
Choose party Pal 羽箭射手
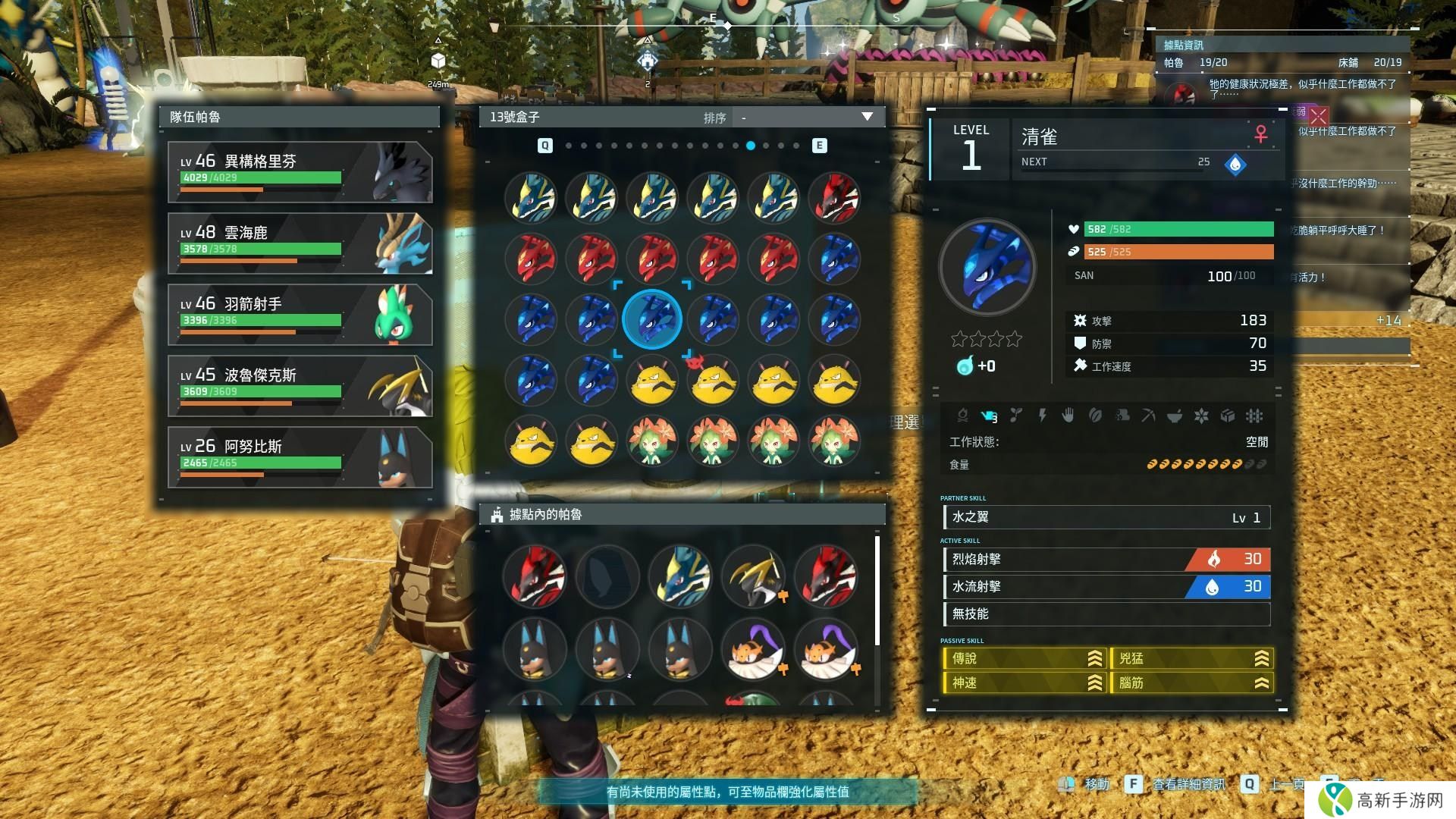(300, 315)
